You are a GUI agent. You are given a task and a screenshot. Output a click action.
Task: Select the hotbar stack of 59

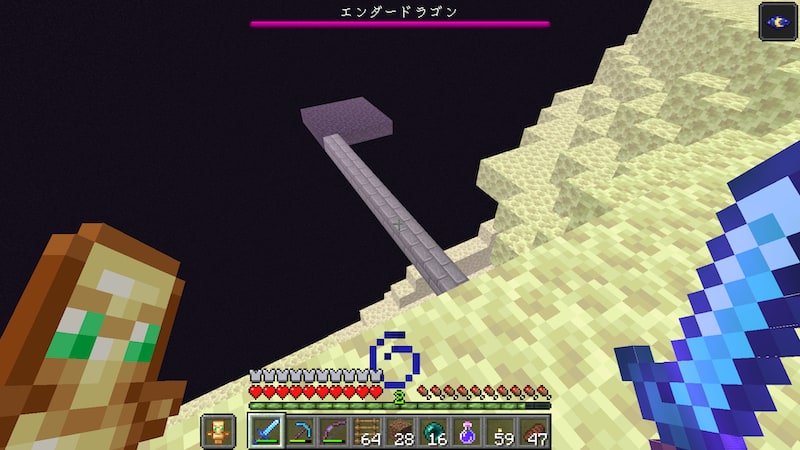tap(500, 431)
